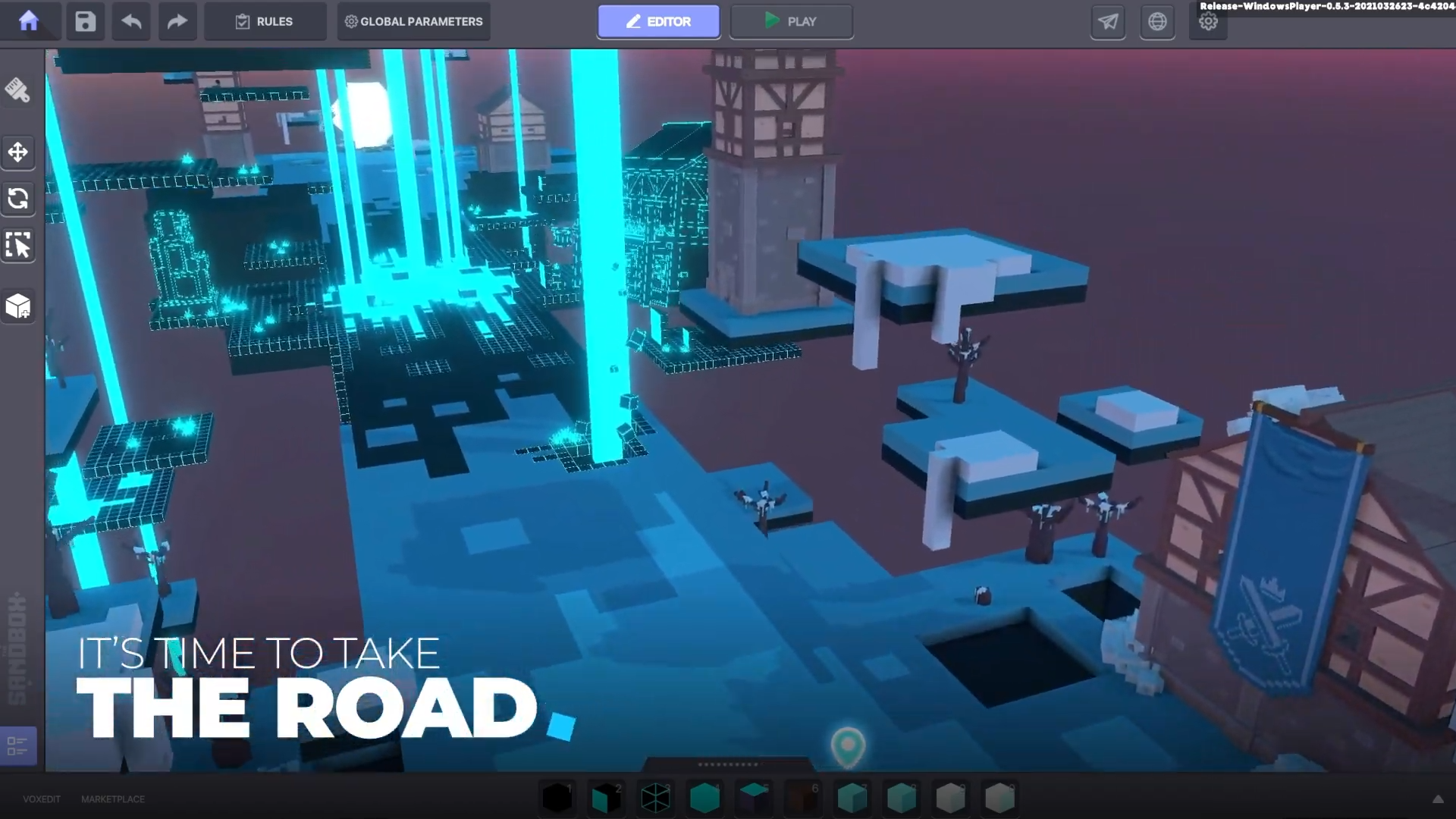Select the paintbrush tool
Viewport: 1456px width, 819px height.
[x=18, y=90]
